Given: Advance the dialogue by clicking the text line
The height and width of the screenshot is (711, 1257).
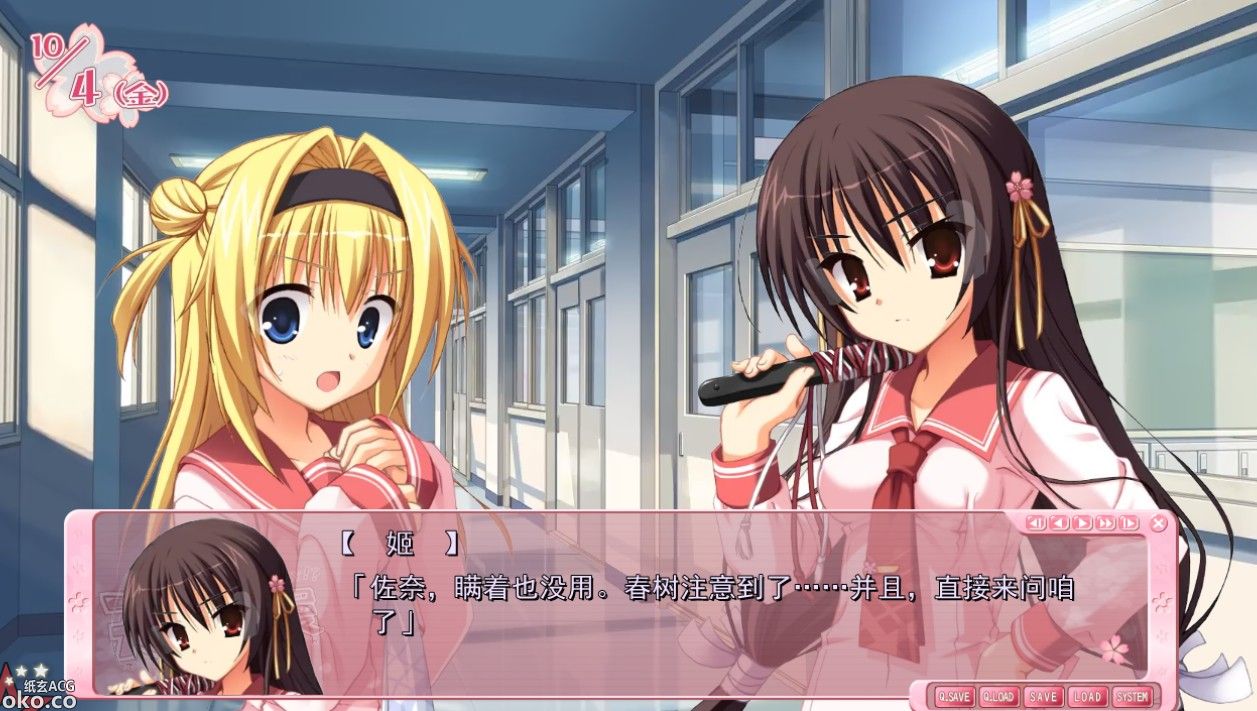Looking at the screenshot, I should click(711, 589).
